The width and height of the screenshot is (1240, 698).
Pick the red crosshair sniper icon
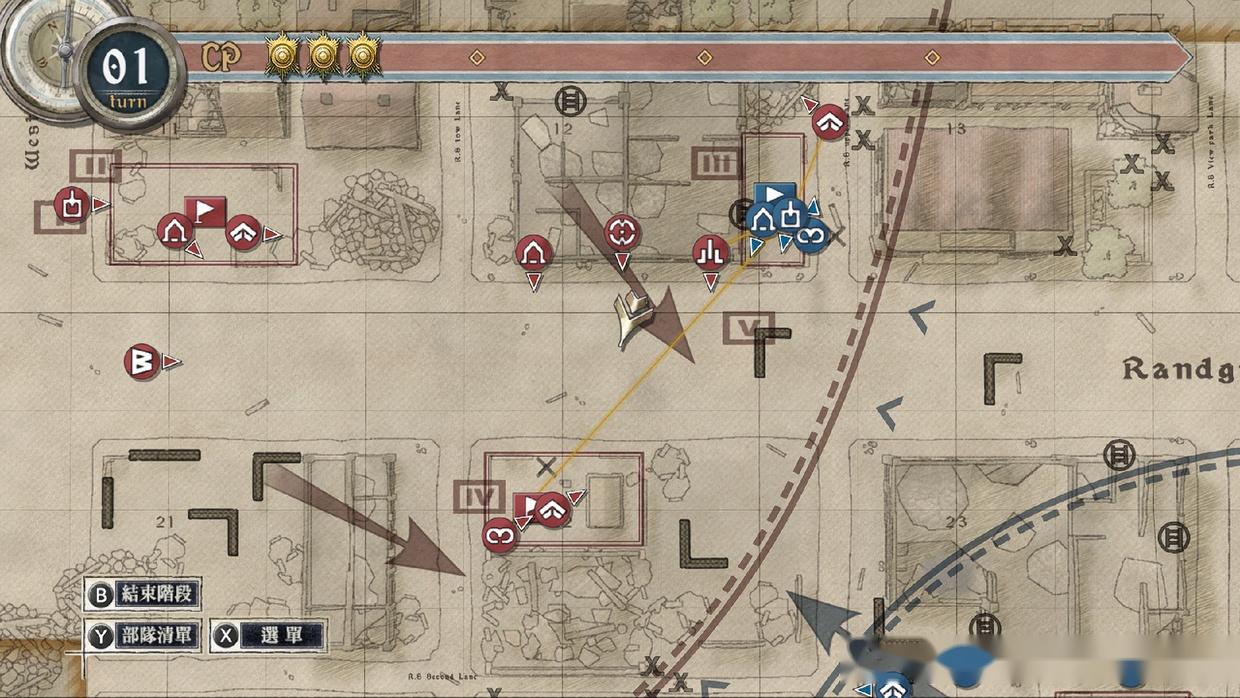(x=622, y=234)
